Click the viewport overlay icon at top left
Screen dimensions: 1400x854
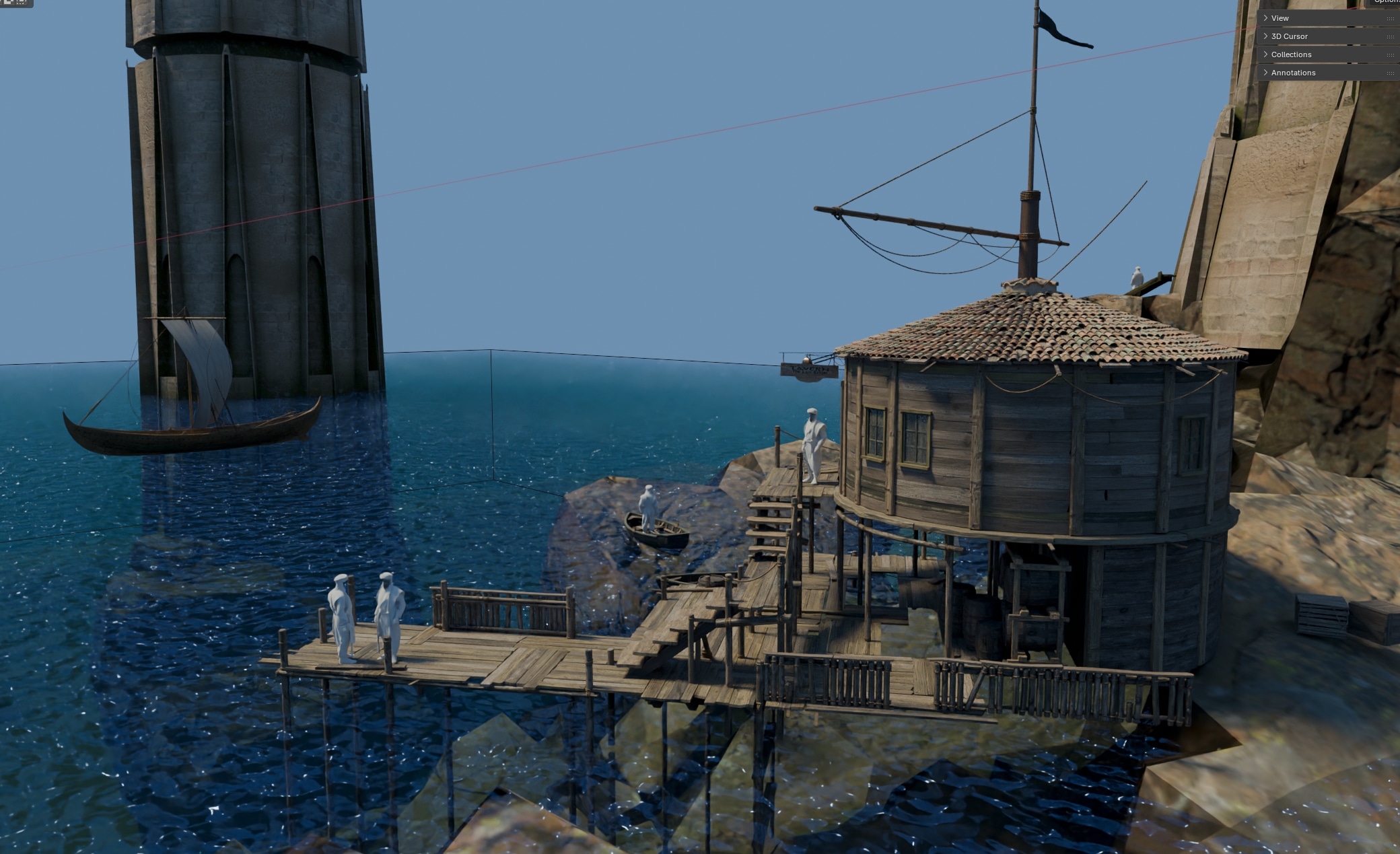coord(9,3)
